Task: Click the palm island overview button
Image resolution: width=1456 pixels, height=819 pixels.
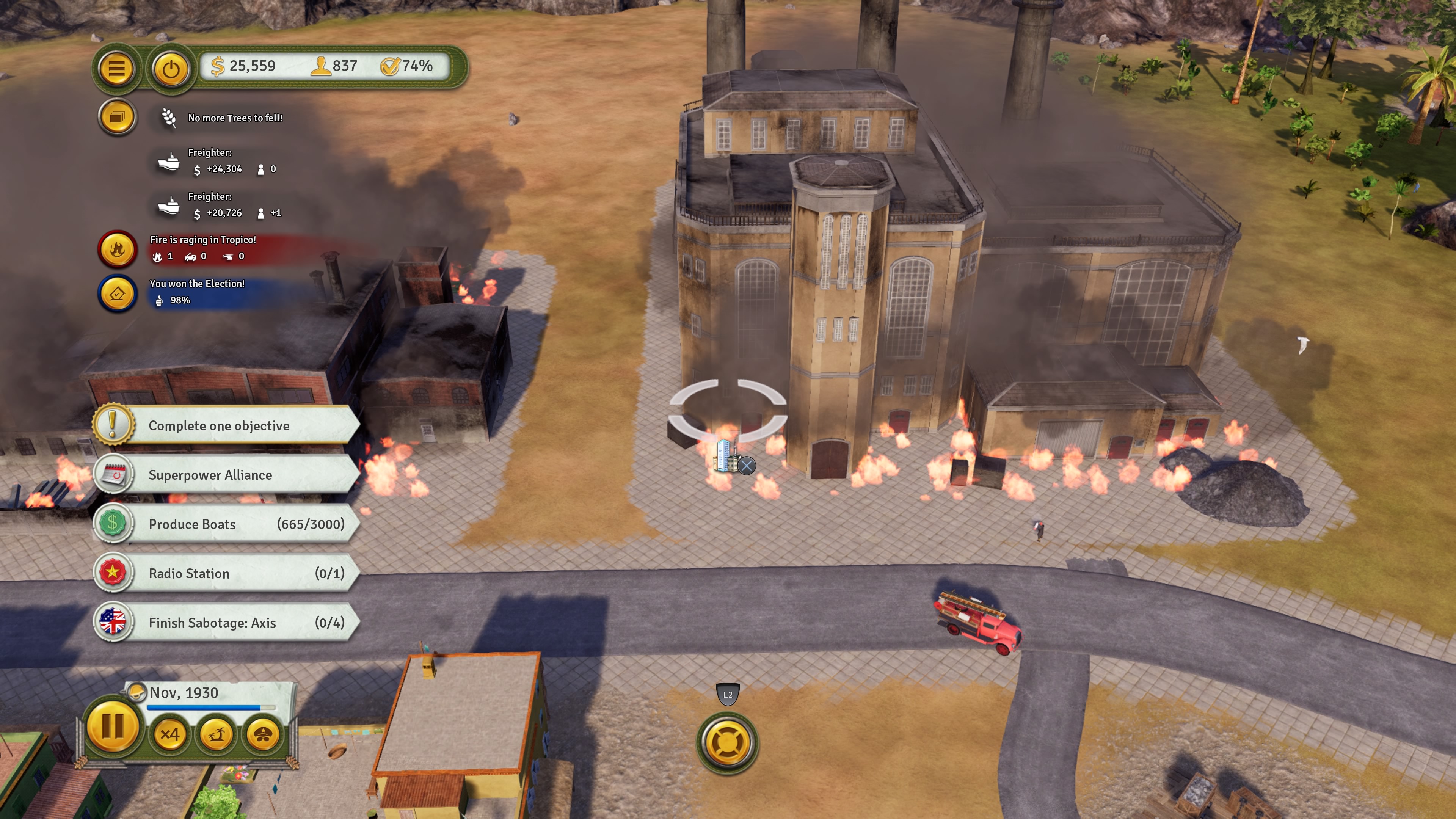Action: pyautogui.click(x=216, y=734)
